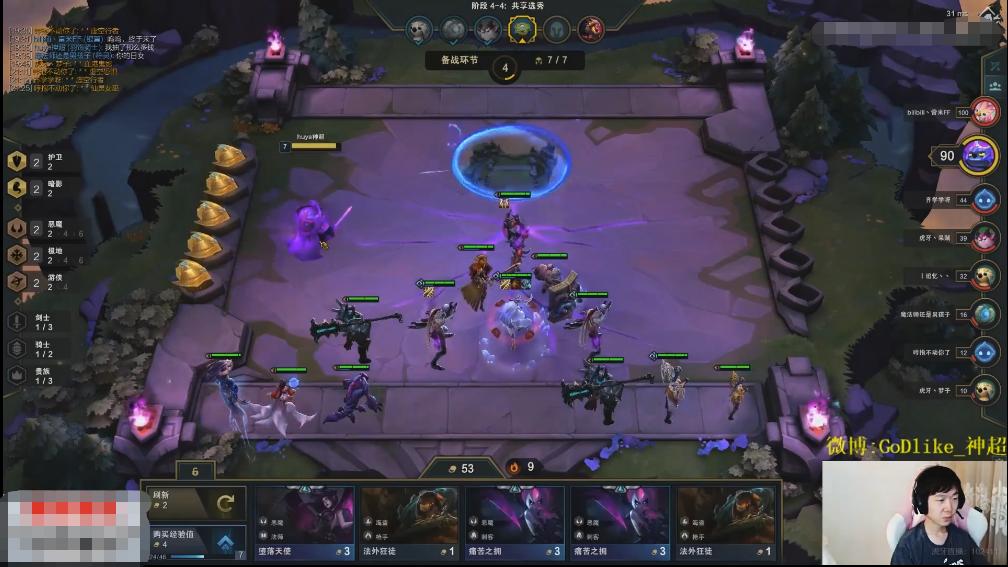This screenshot has height=567, width=1008.
Task: Buy experience with the 购买经验值 button
Action: tap(197, 542)
